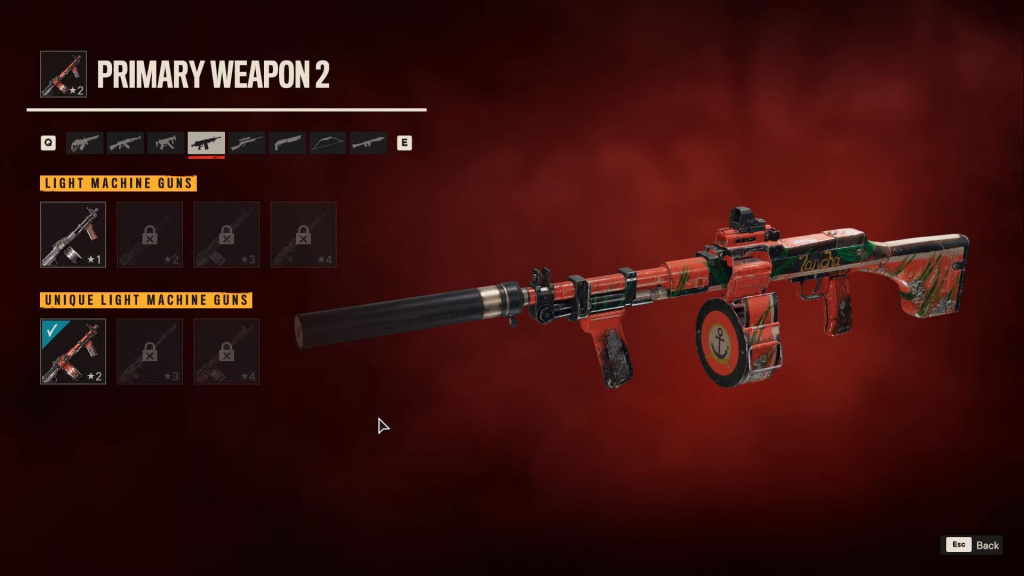The width and height of the screenshot is (1024, 576).
Task: Go back using the Back button
Action: coord(973,545)
